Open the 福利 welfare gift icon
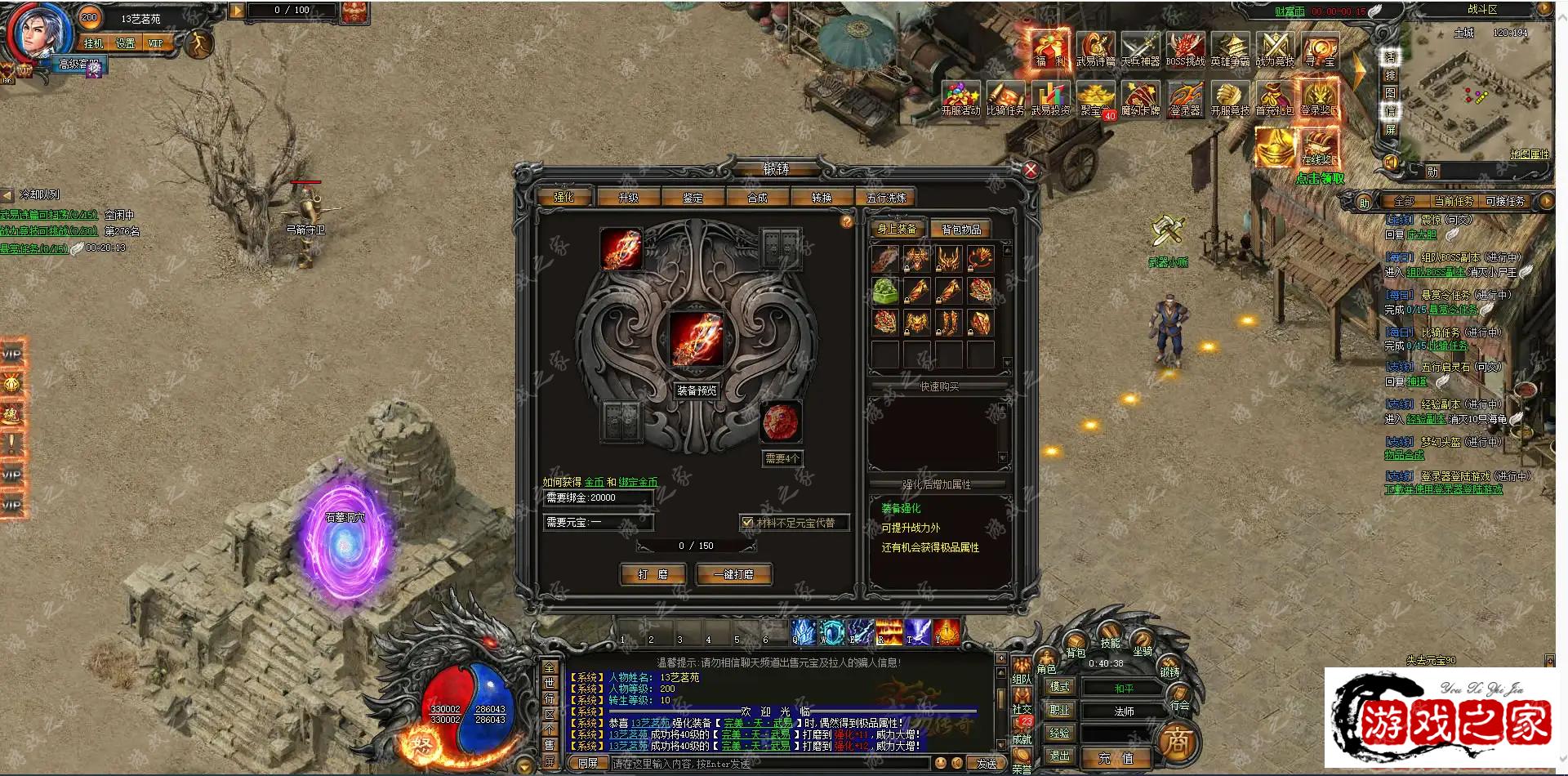This screenshot has width=1568, height=776. [x=1050, y=49]
